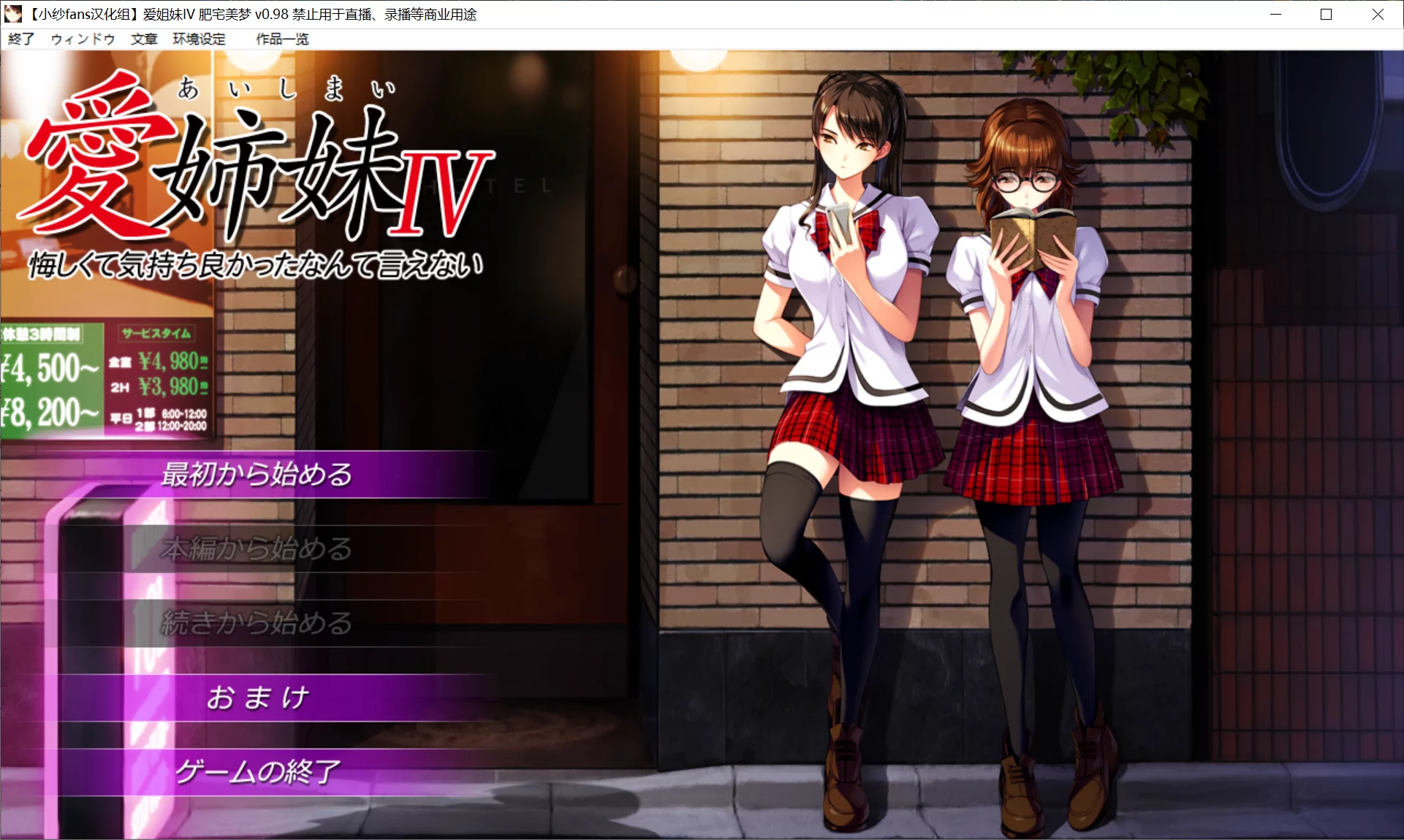Viewport: 1404px width, 840px height.
Task: Open the ウィンドウ menu
Action: point(81,39)
